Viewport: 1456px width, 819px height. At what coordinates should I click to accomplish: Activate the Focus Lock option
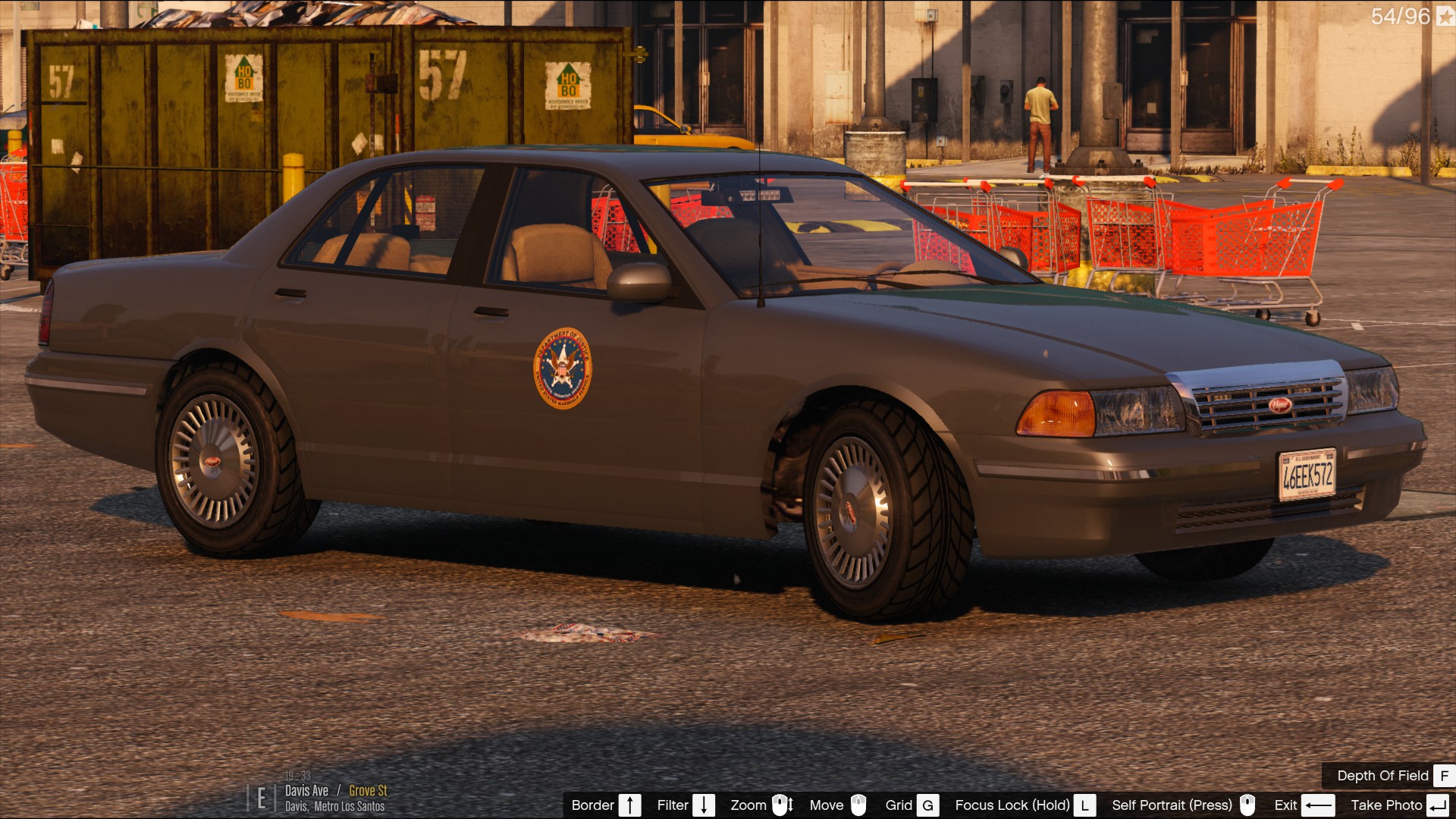coord(1025,805)
